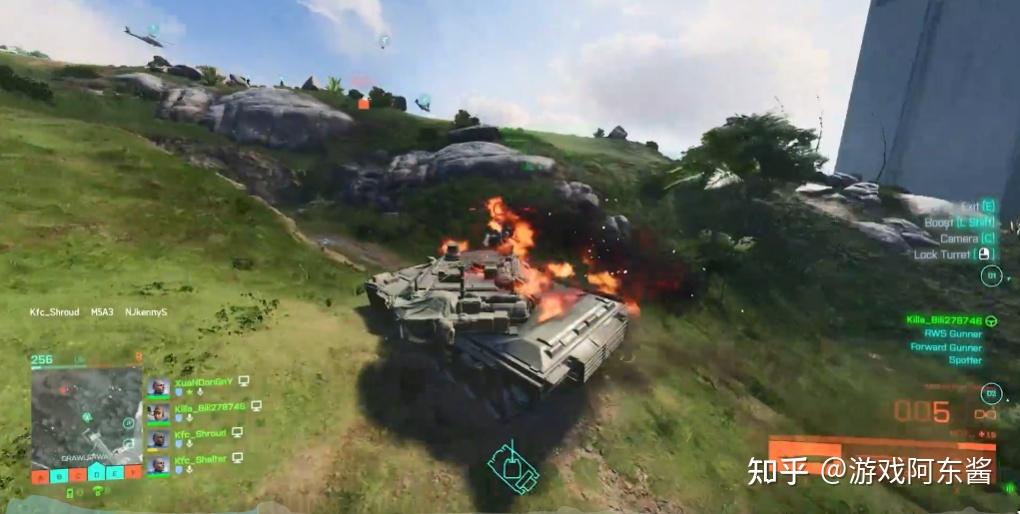Screen dimensions: 1020x514
Task: Select weapon slot 02 circle
Action: [991, 394]
